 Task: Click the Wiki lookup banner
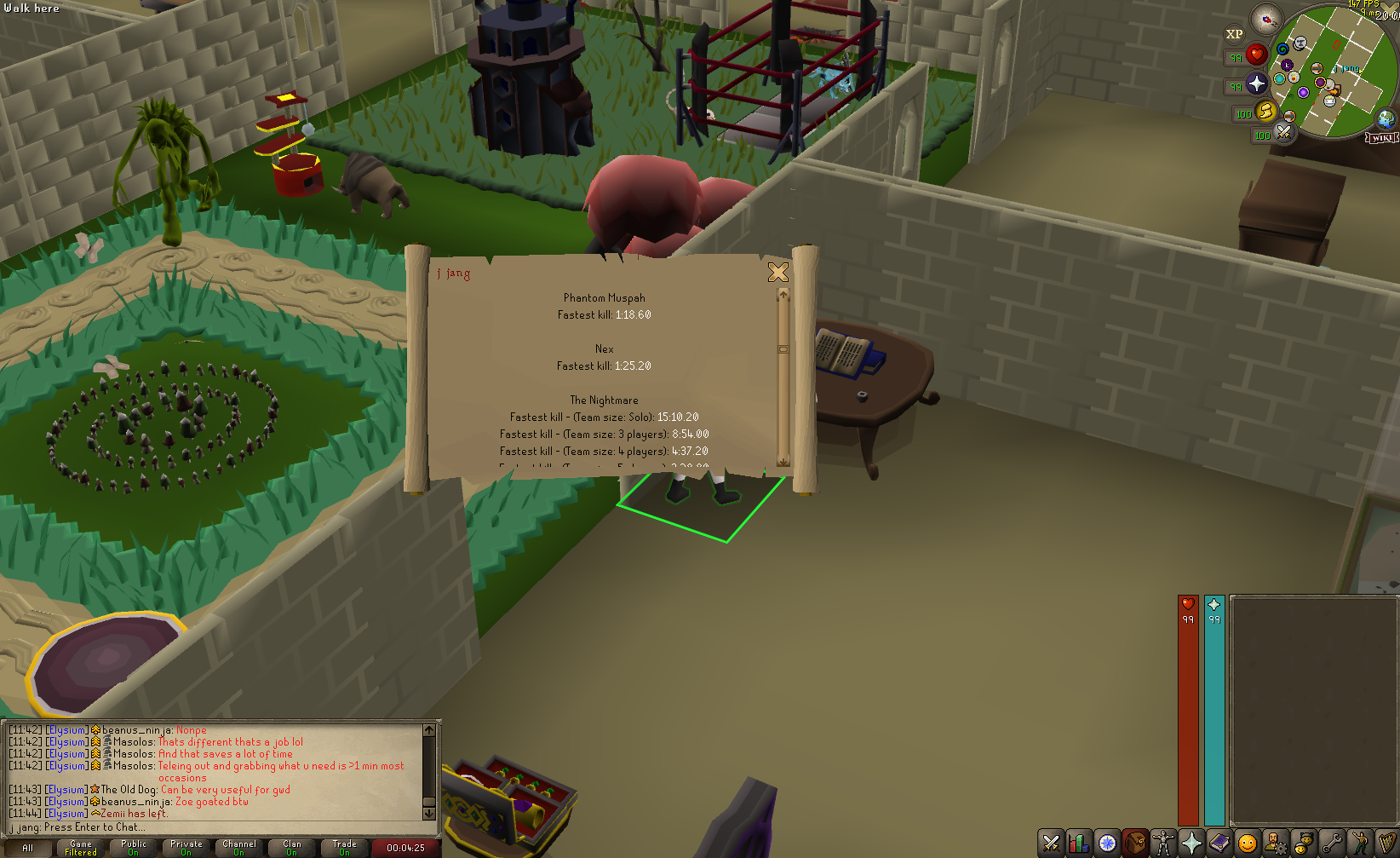click(x=1381, y=138)
